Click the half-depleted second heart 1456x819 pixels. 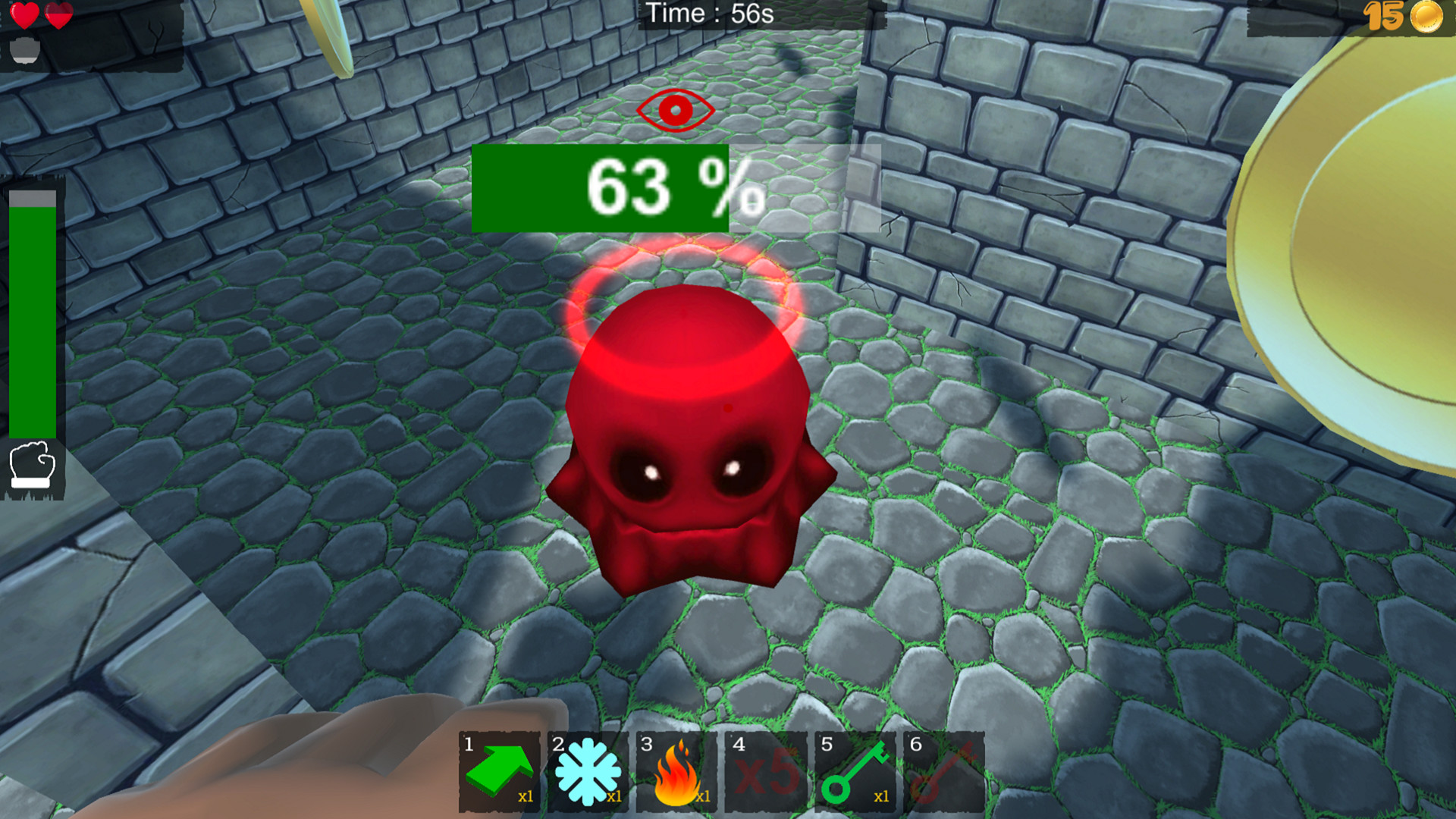click(57, 13)
